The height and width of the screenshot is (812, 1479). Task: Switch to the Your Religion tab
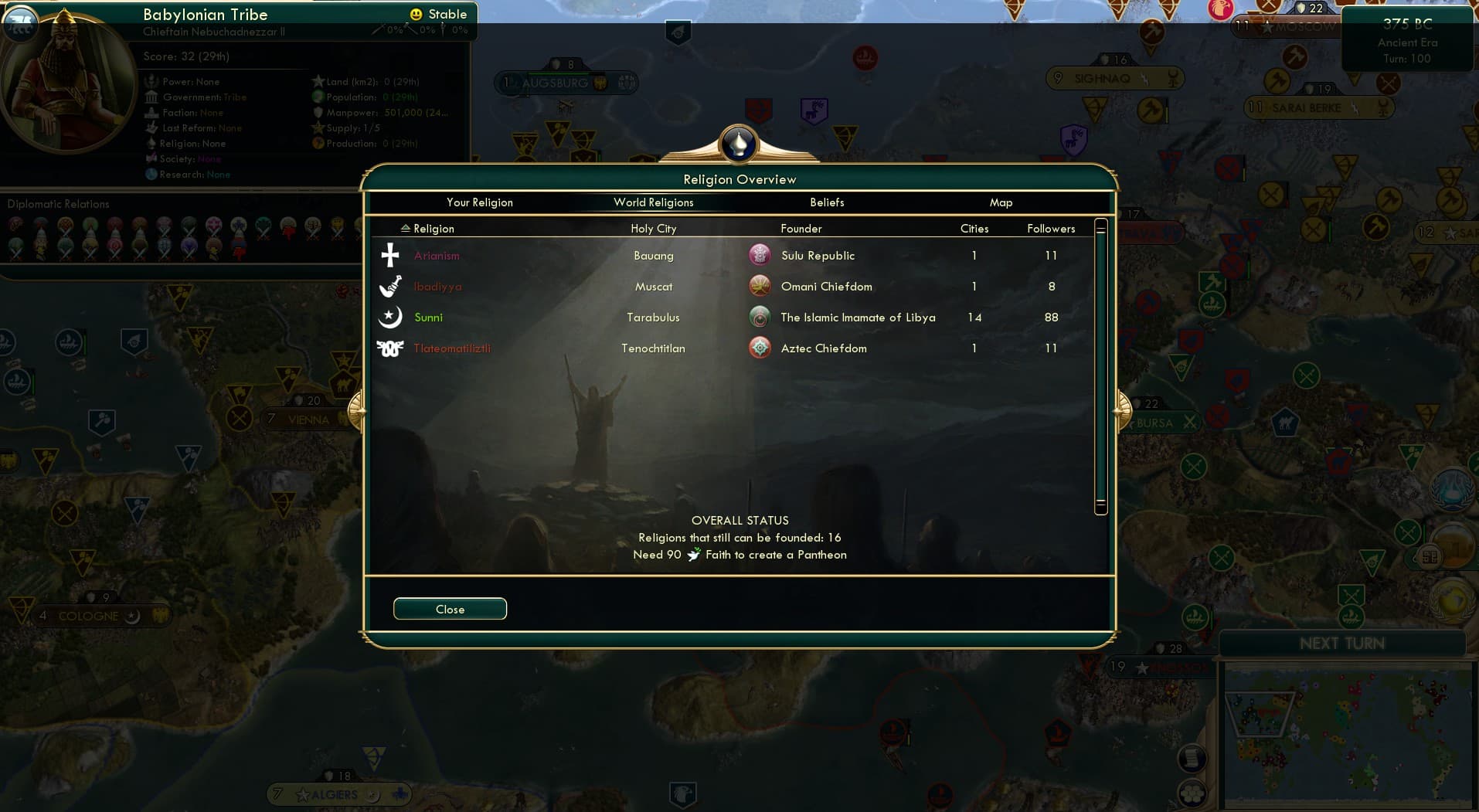pyautogui.click(x=479, y=202)
